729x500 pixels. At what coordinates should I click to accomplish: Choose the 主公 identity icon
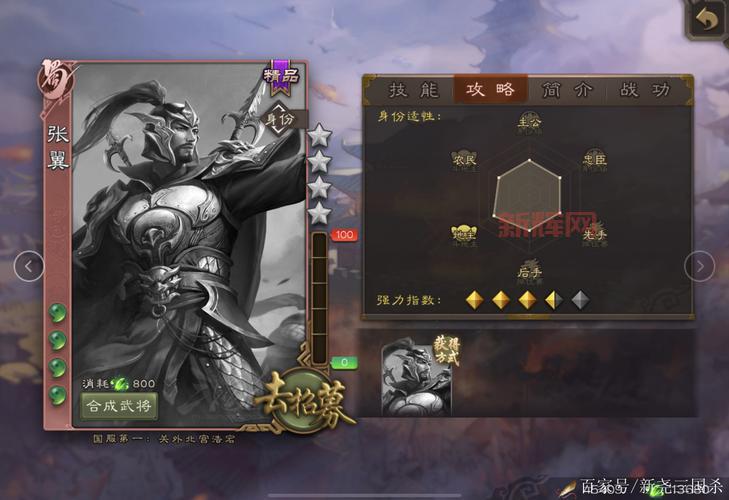(529, 122)
